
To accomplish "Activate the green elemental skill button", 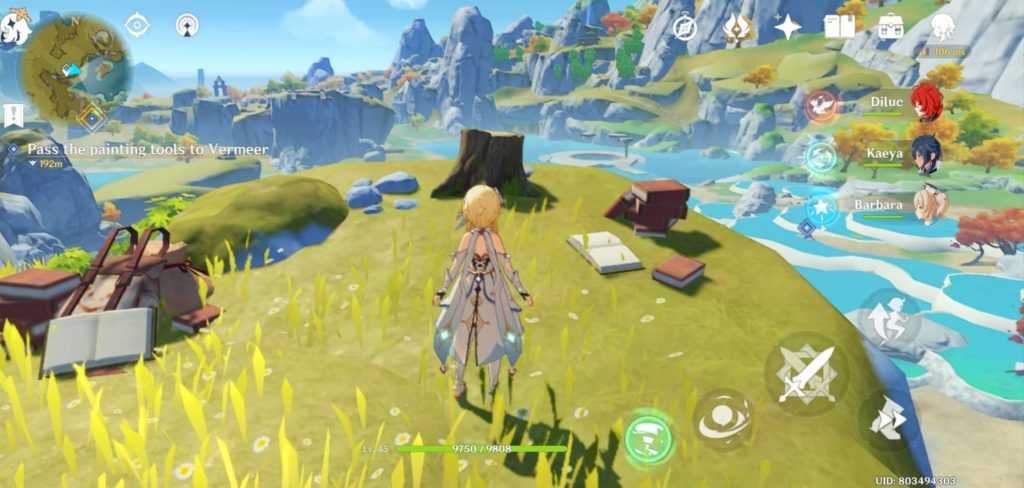I will click(649, 438).
